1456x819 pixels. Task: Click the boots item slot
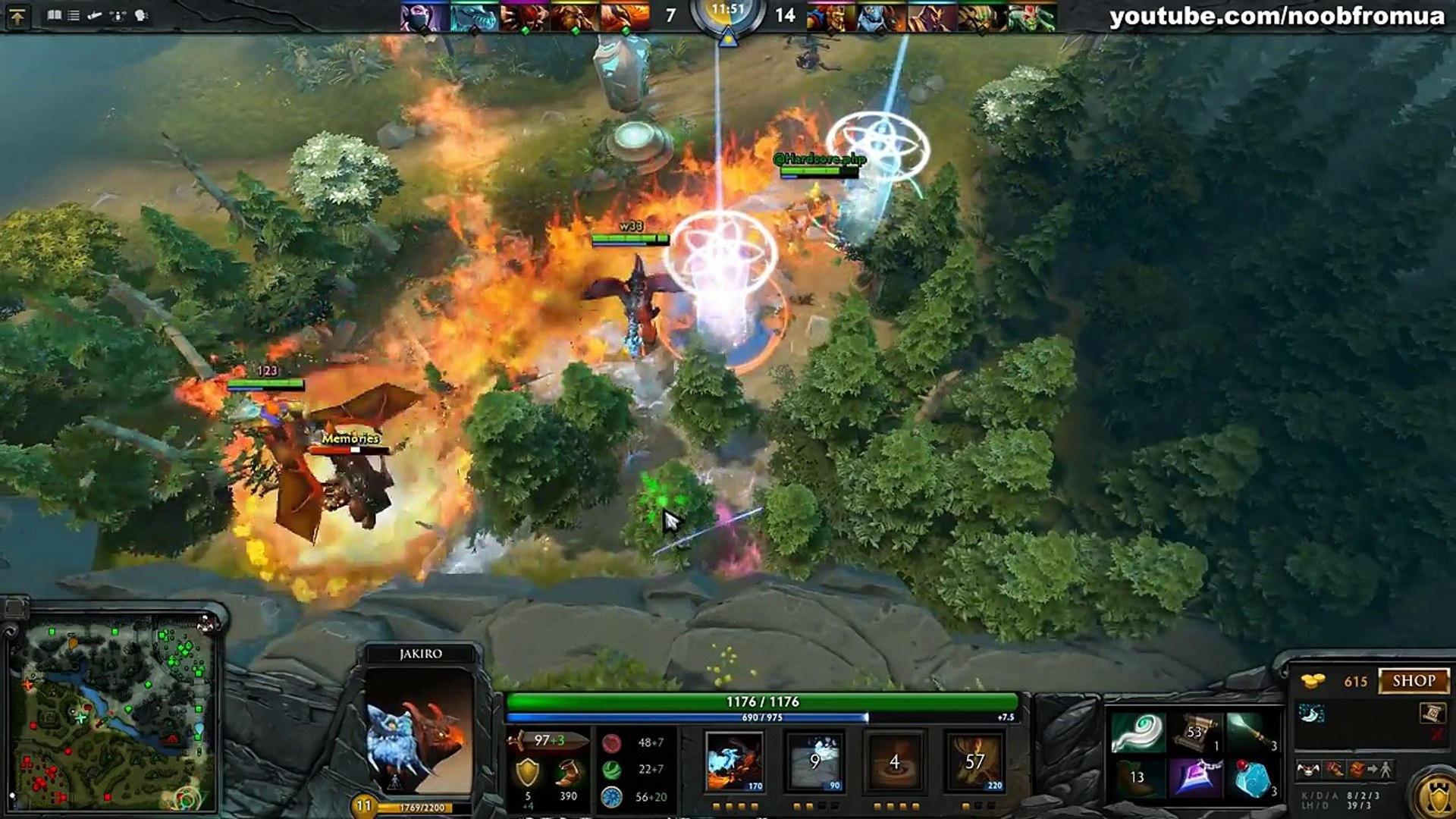[x=1138, y=779]
